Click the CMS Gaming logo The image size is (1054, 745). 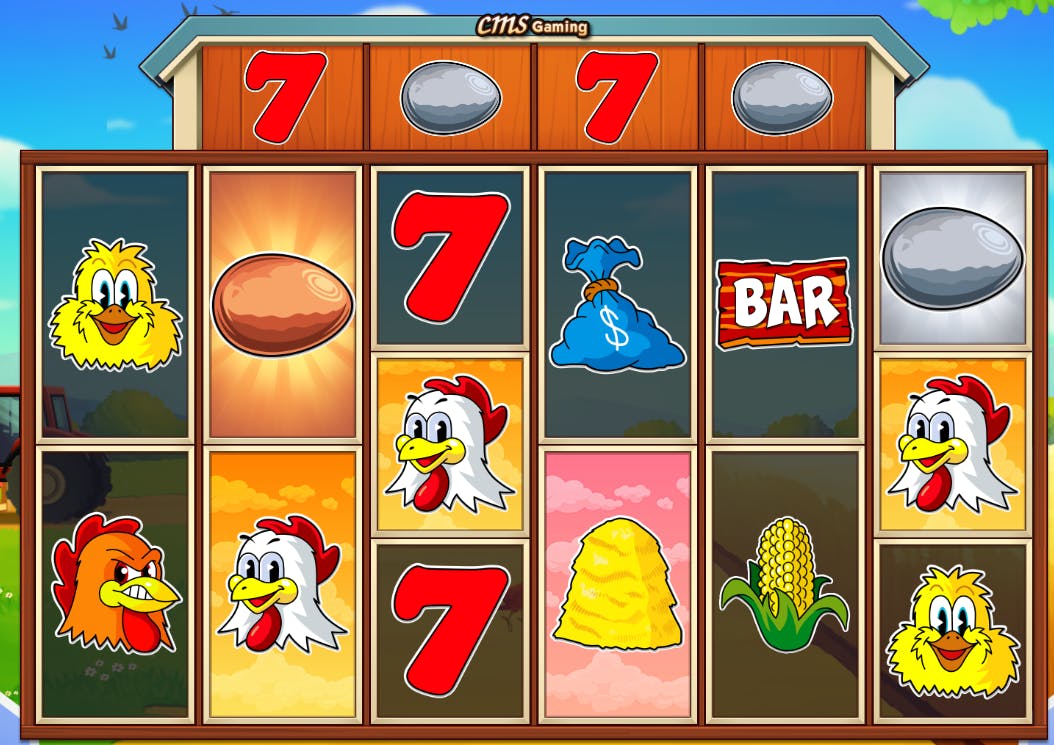click(531, 25)
